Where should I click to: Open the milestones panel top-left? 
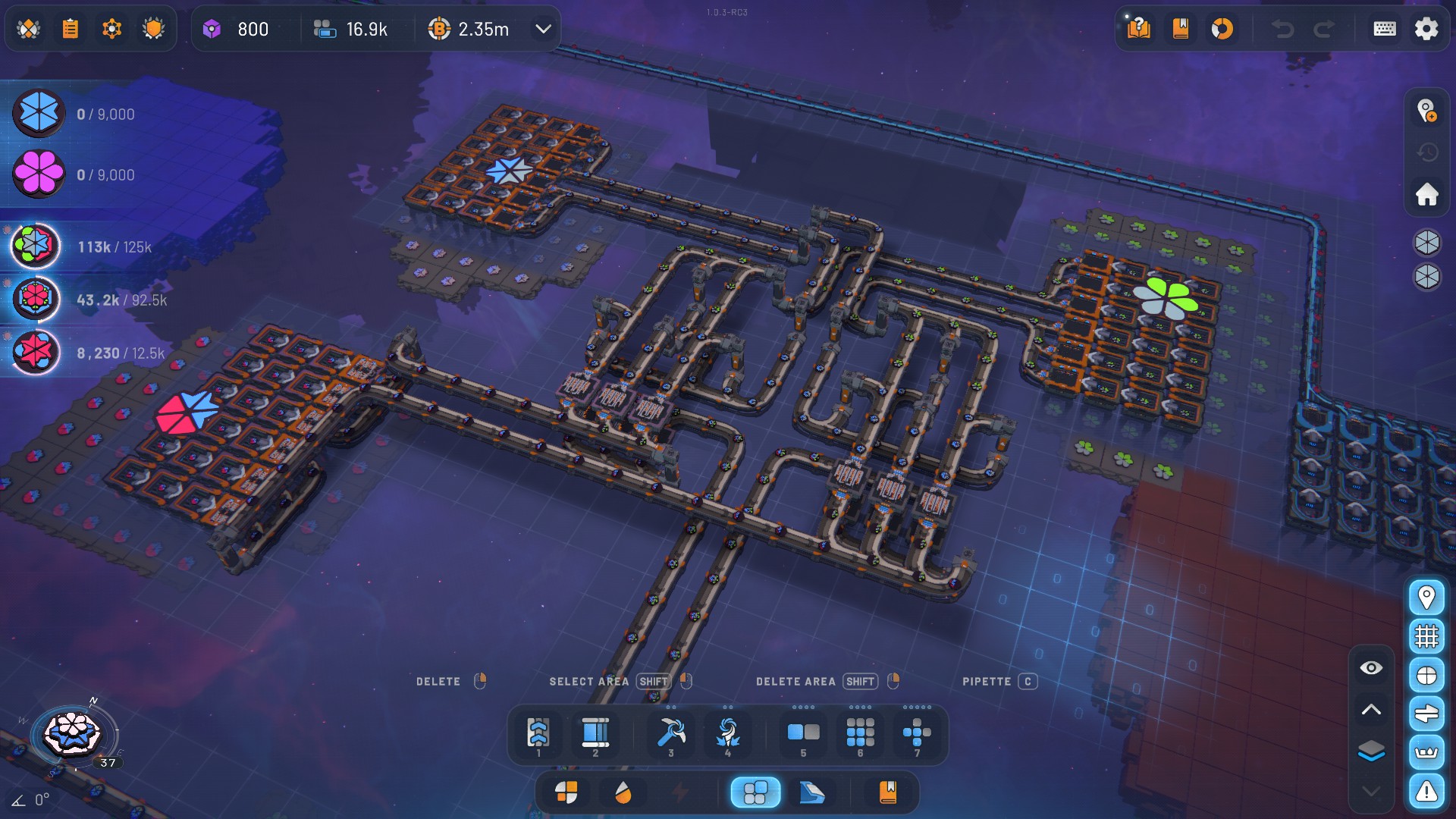tap(27, 28)
